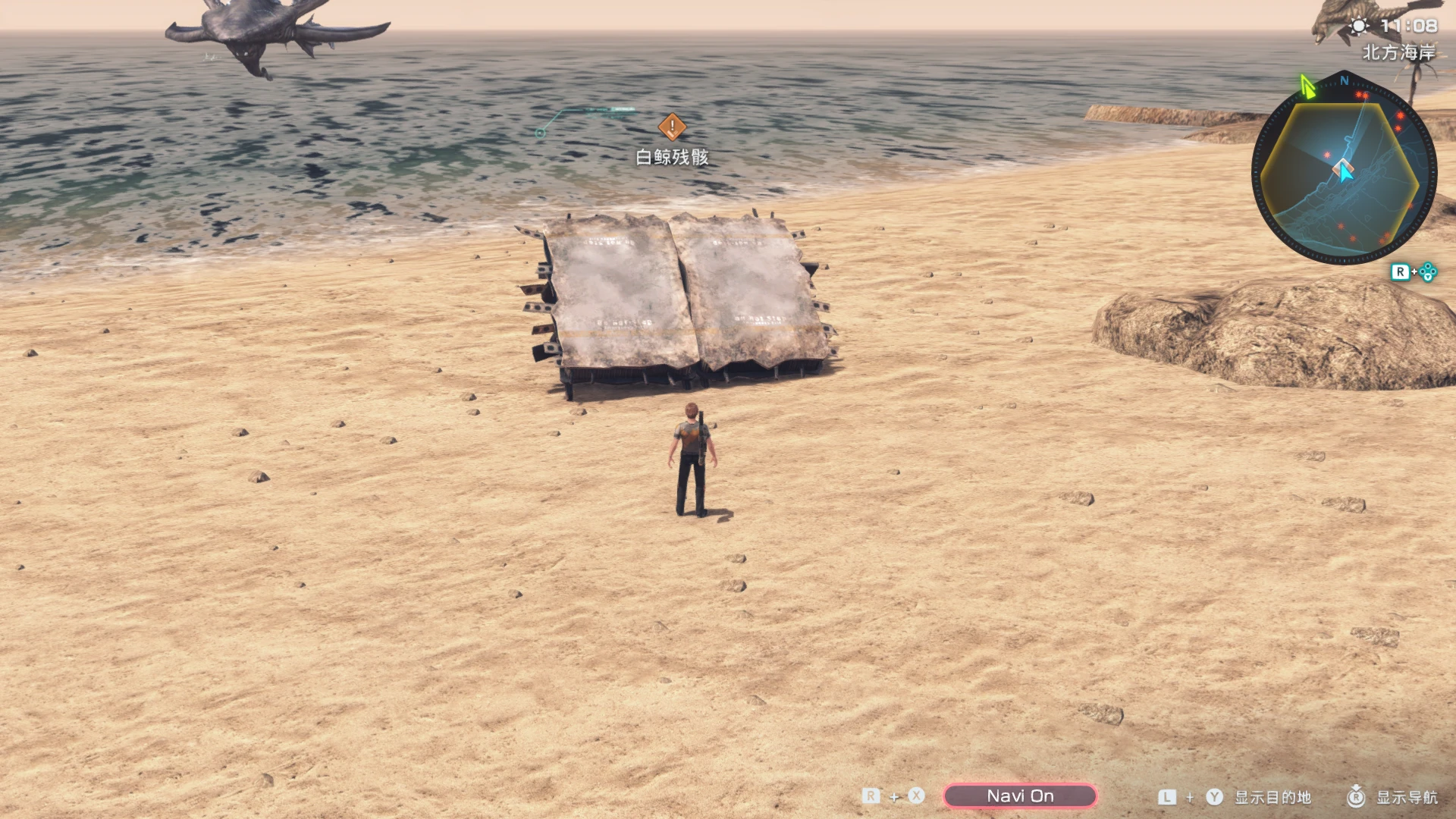The image size is (1456, 819).
Task: Click the 11:08 time display
Action: pyautogui.click(x=1407, y=25)
